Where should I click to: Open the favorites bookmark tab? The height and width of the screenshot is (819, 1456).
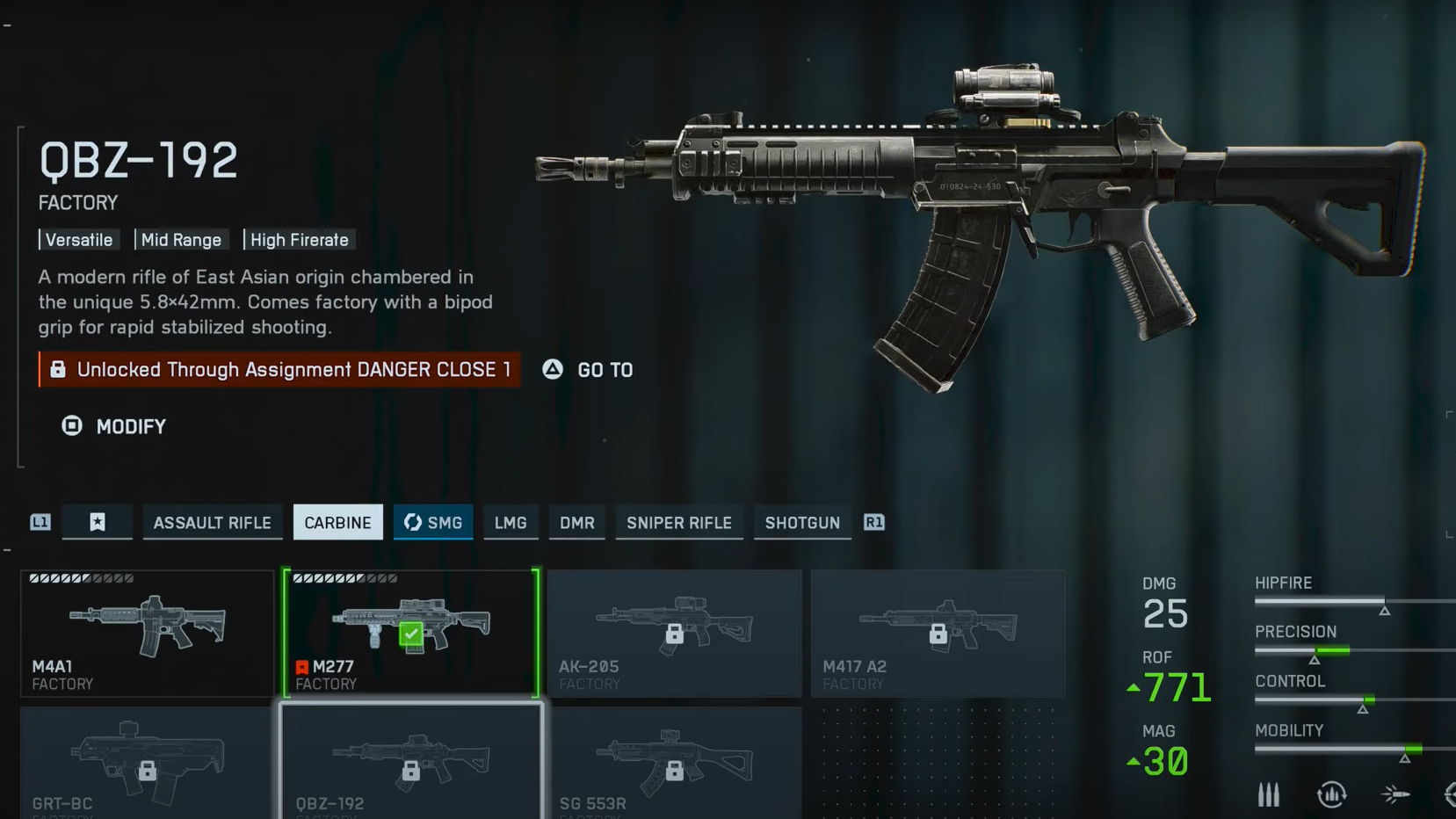98,523
